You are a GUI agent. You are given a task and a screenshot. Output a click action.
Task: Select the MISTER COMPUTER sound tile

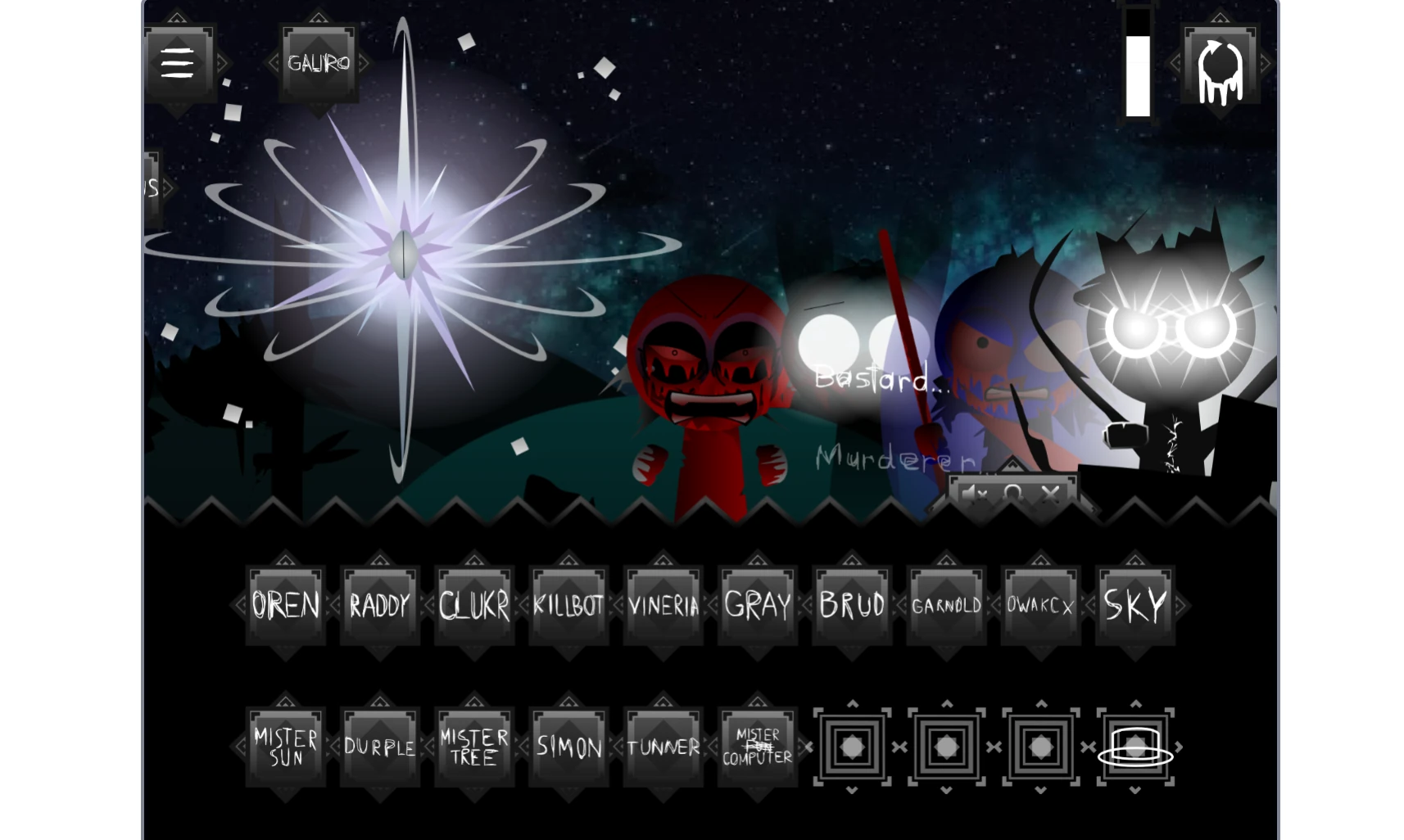click(x=756, y=745)
